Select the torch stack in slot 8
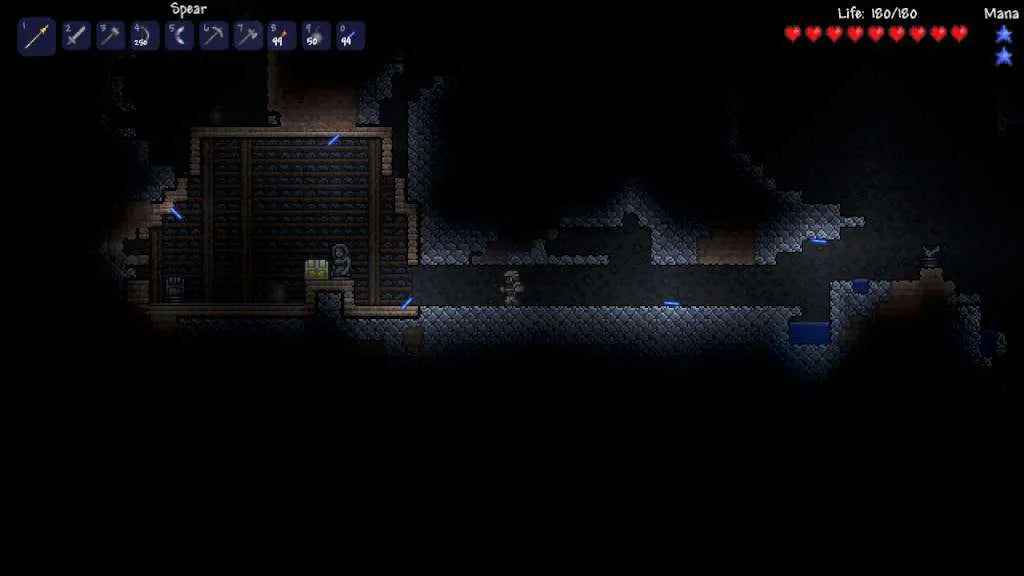This screenshot has width=1024, height=576. (x=282, y=37)
